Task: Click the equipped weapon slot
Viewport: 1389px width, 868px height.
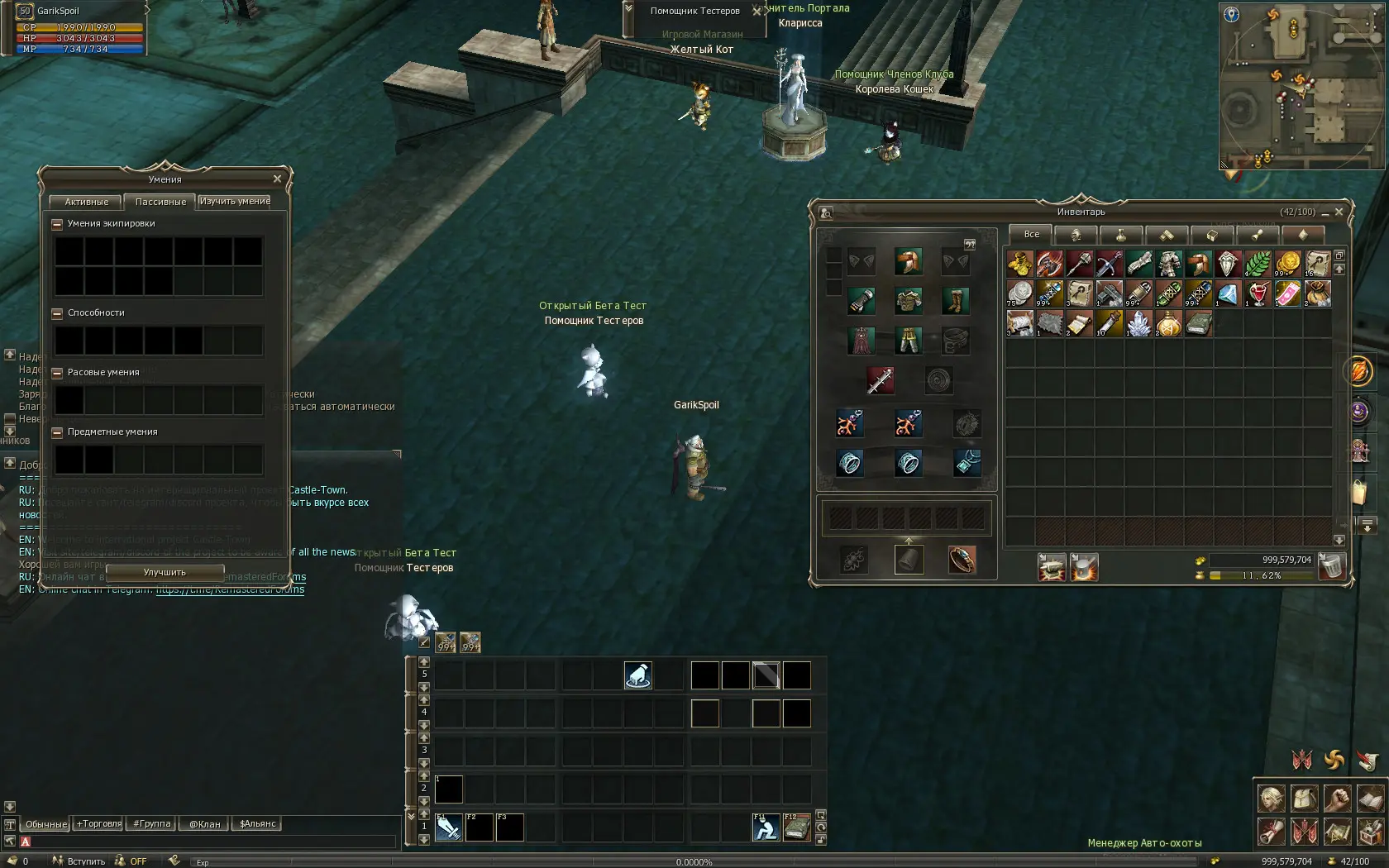Action: coord(879,380)
